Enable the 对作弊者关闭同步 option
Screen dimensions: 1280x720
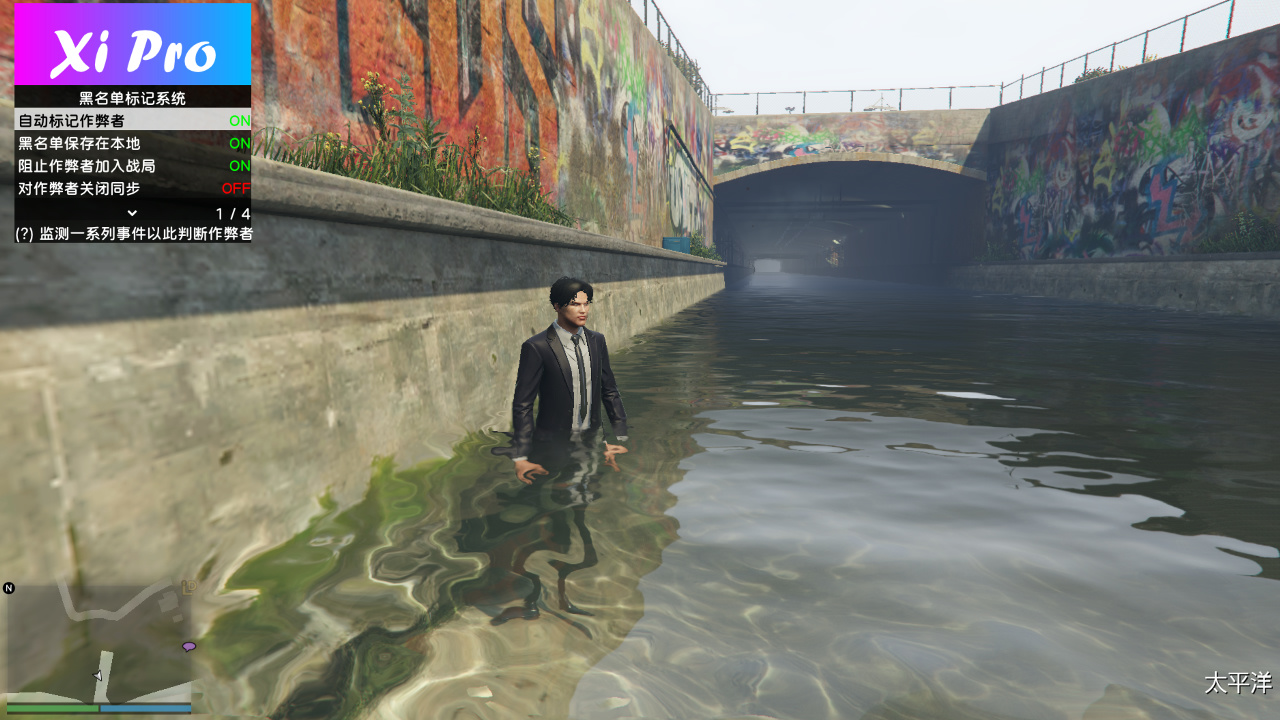132,189
